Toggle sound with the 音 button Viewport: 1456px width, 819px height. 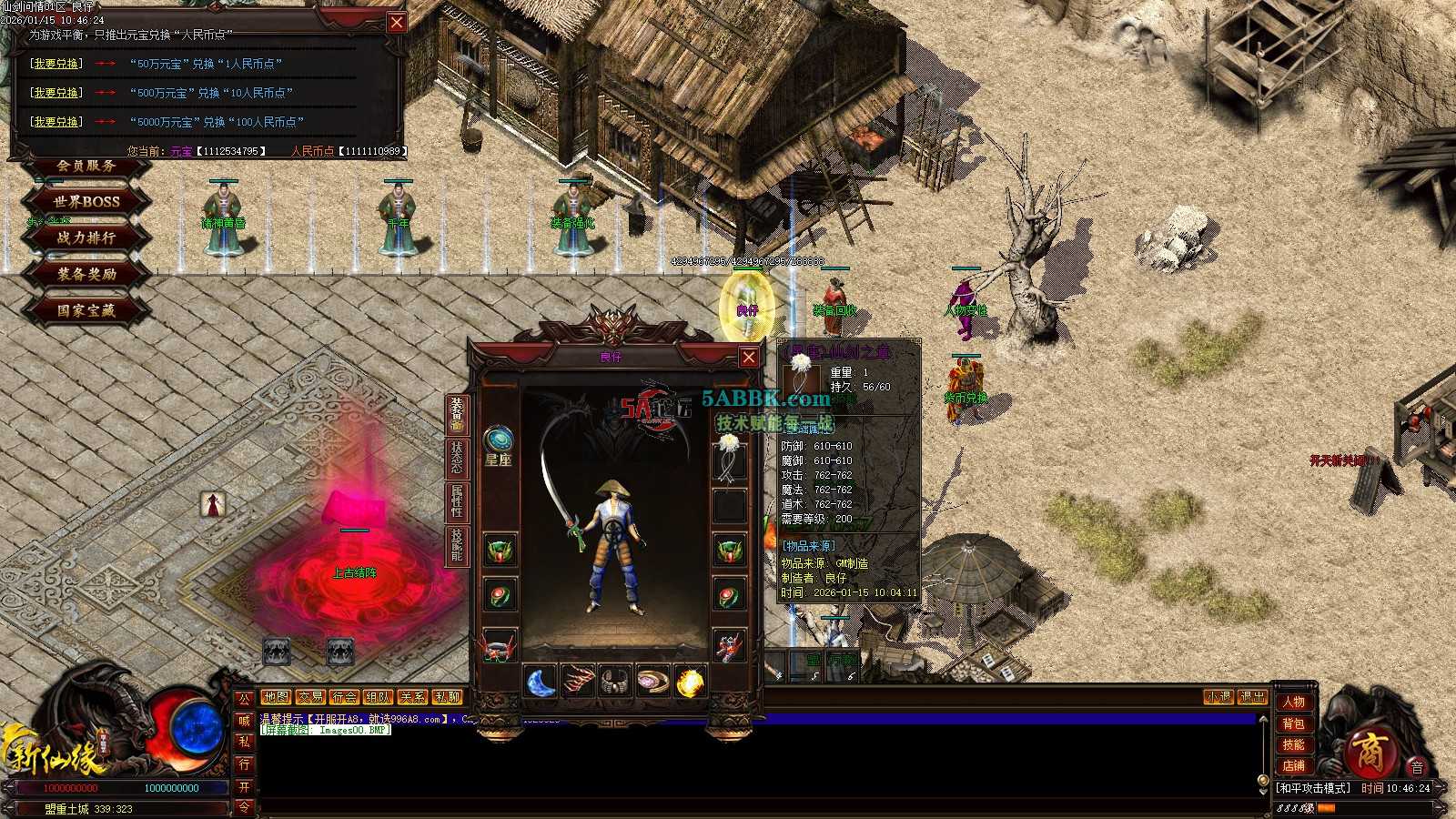tap(1417, 767)
